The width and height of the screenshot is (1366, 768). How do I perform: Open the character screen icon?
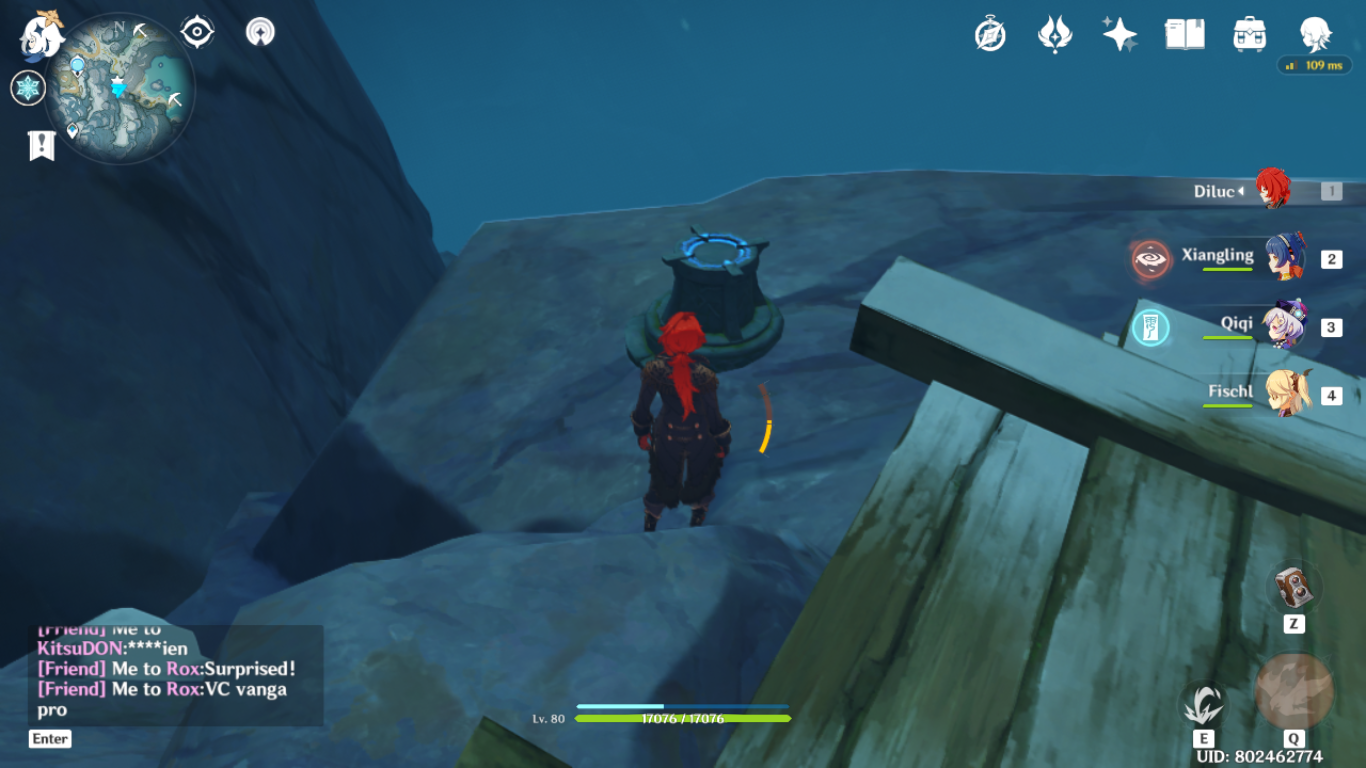(x=1314, y=35)
